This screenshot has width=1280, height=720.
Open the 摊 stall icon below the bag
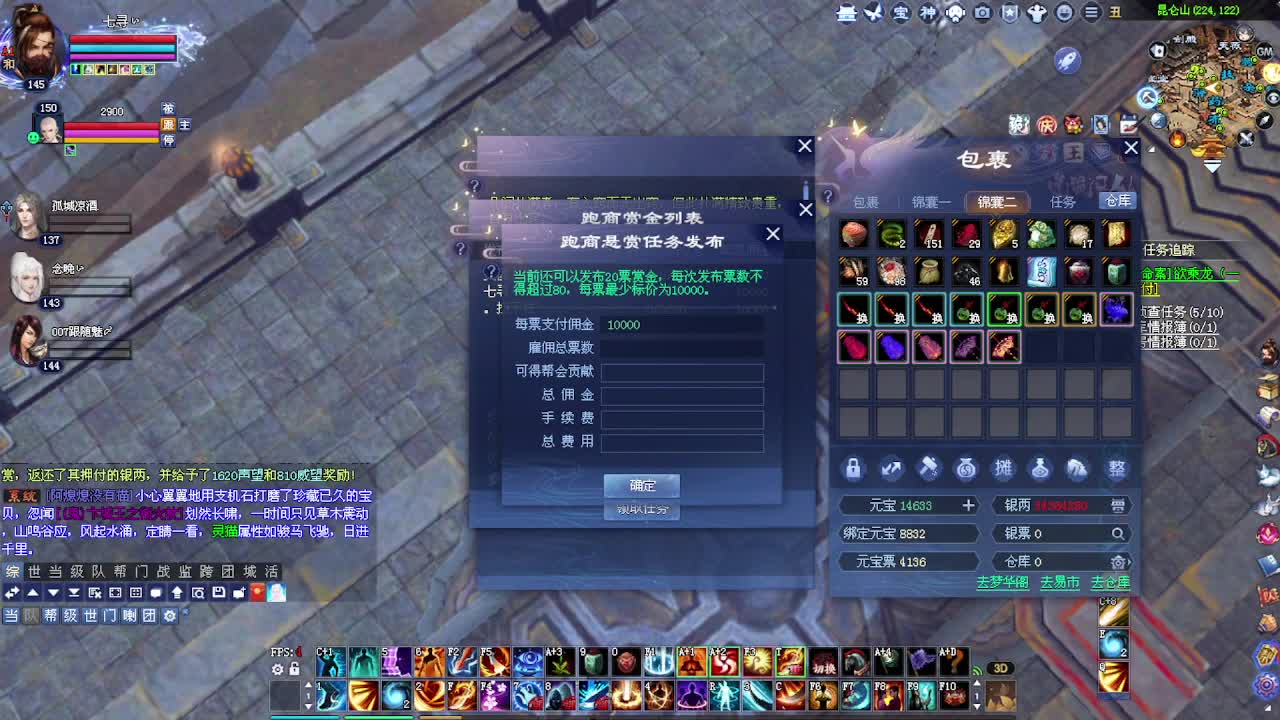[x=1003, y=467]
